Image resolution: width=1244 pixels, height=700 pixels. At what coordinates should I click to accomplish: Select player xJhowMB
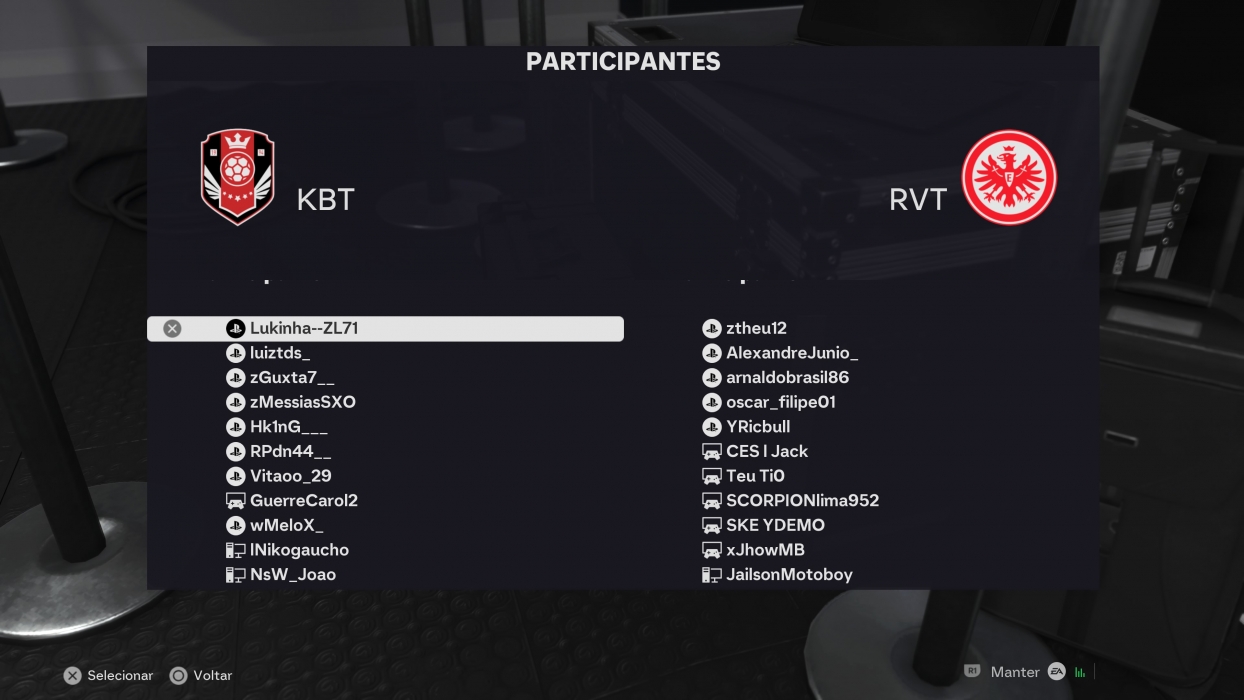(x=765, y=550)
